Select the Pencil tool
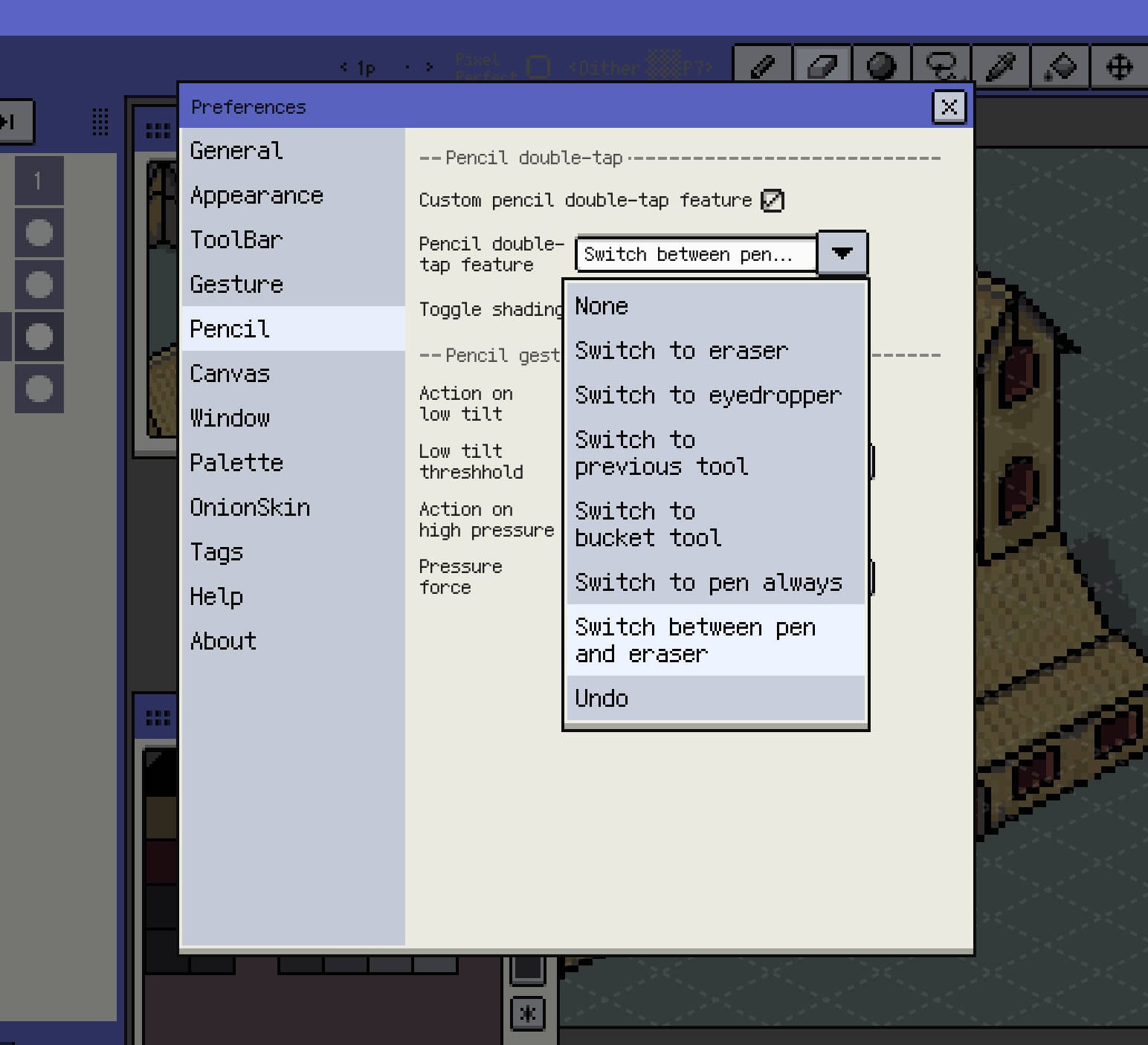The height and width of the screenshot is (1045, 1148). [x=762, y=67]
